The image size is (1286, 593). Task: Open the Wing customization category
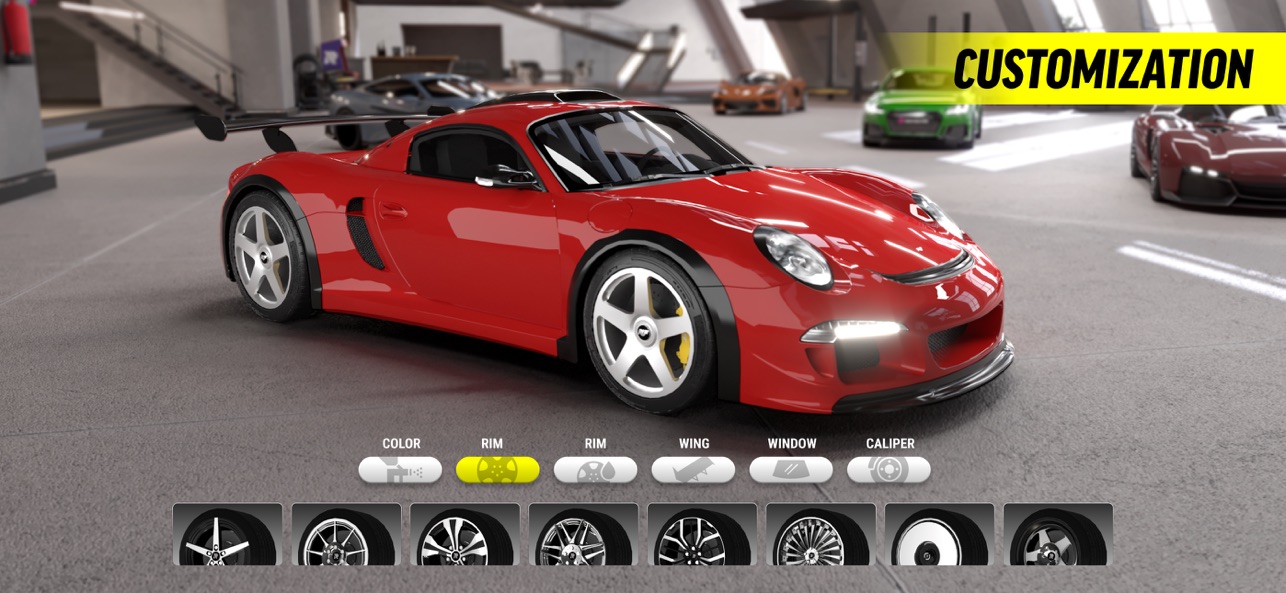[x=693, y=470]
